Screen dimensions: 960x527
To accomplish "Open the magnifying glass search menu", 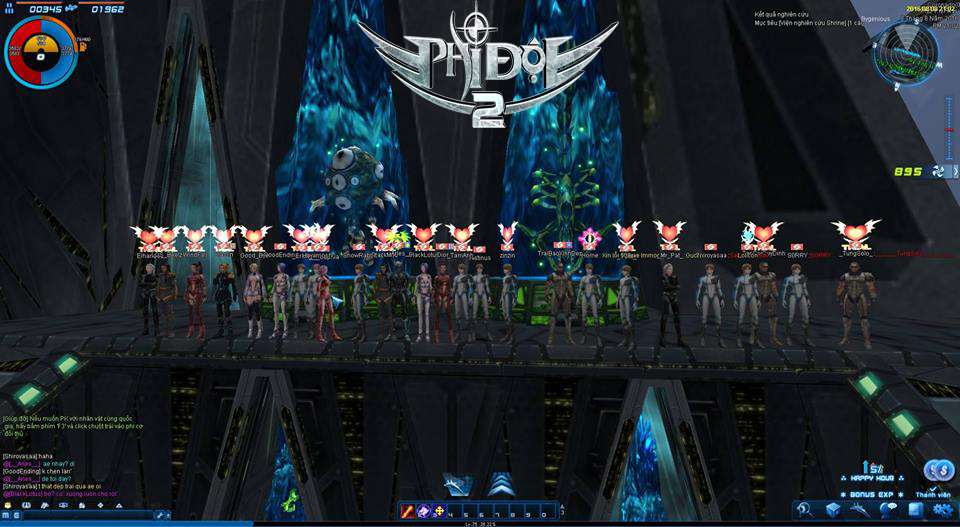I will click(805, 510).
